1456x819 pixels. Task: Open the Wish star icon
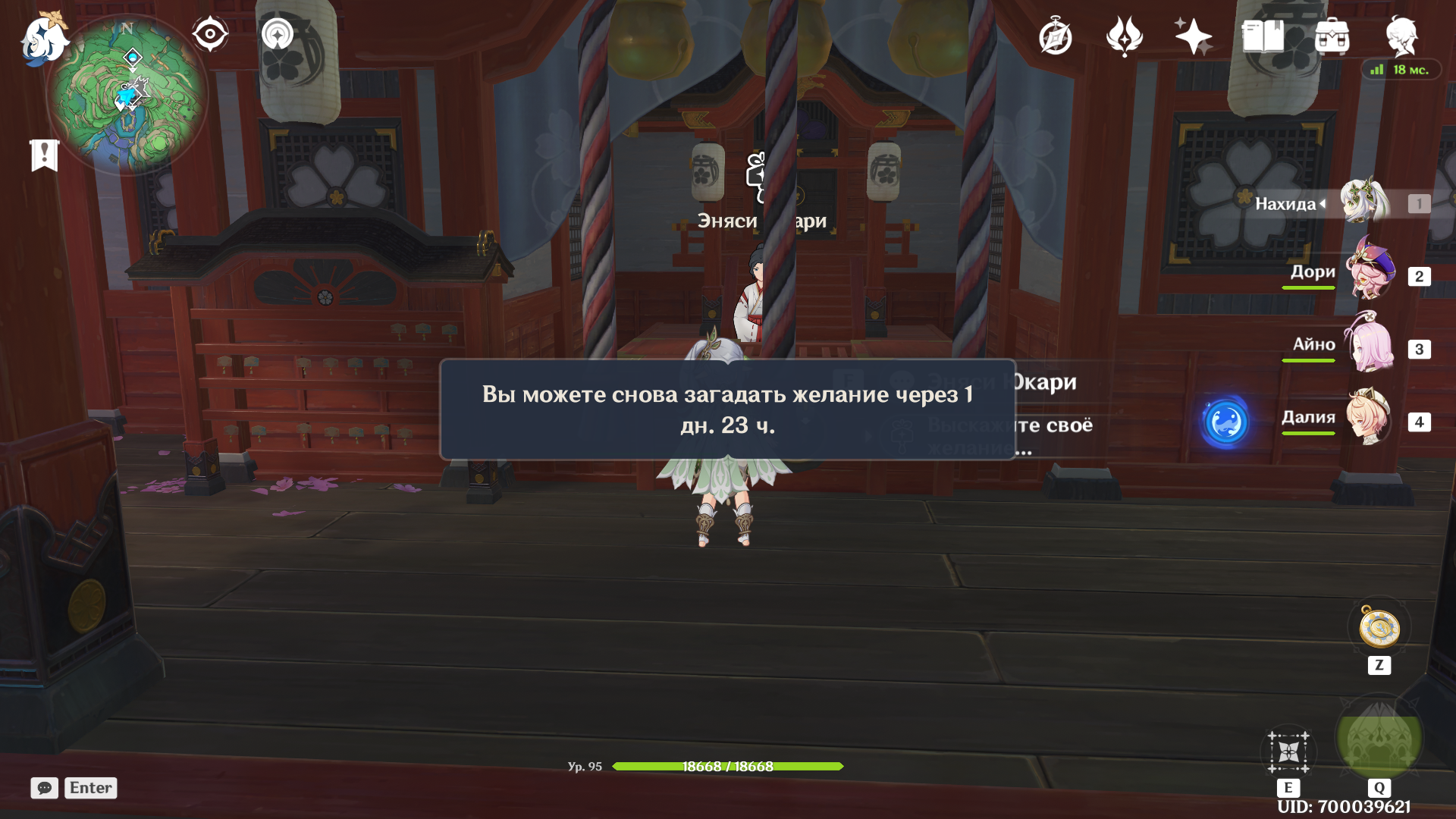(x=1192, y=36)
